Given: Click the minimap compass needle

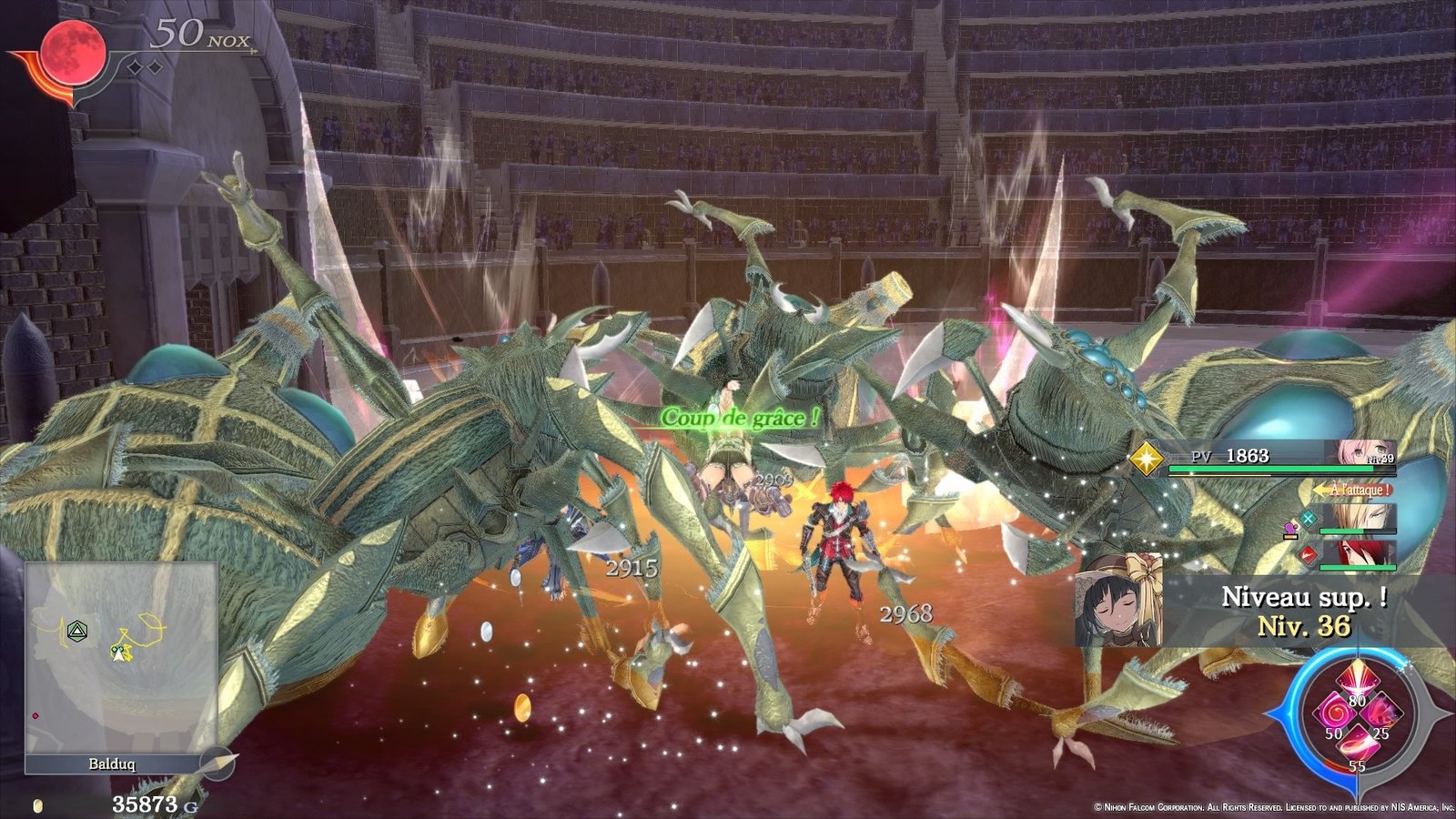Looking at the screenshot, I should pyautogui.click(x=219, y=763).
